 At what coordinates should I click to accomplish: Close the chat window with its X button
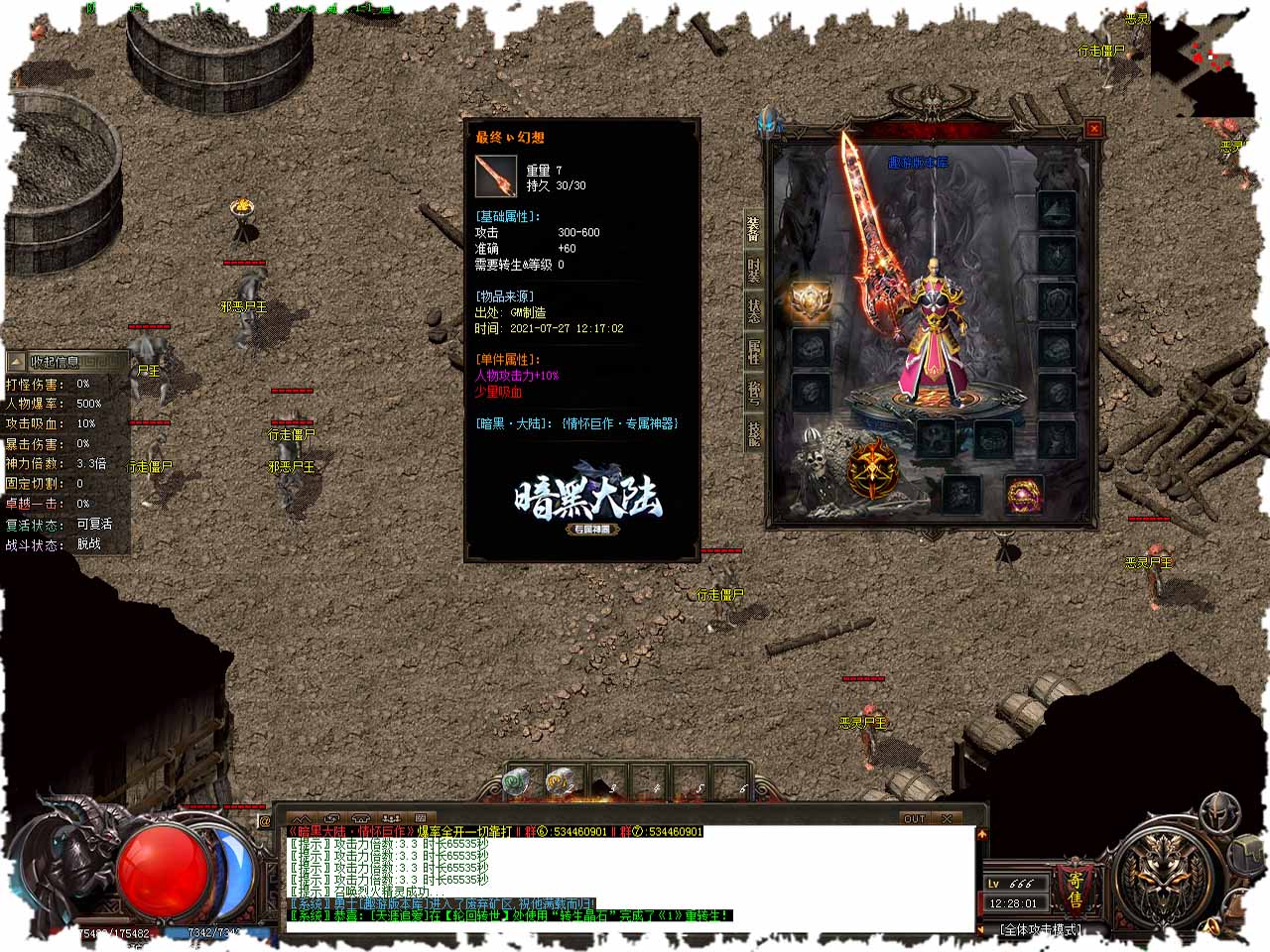click(x=947, y=819)
